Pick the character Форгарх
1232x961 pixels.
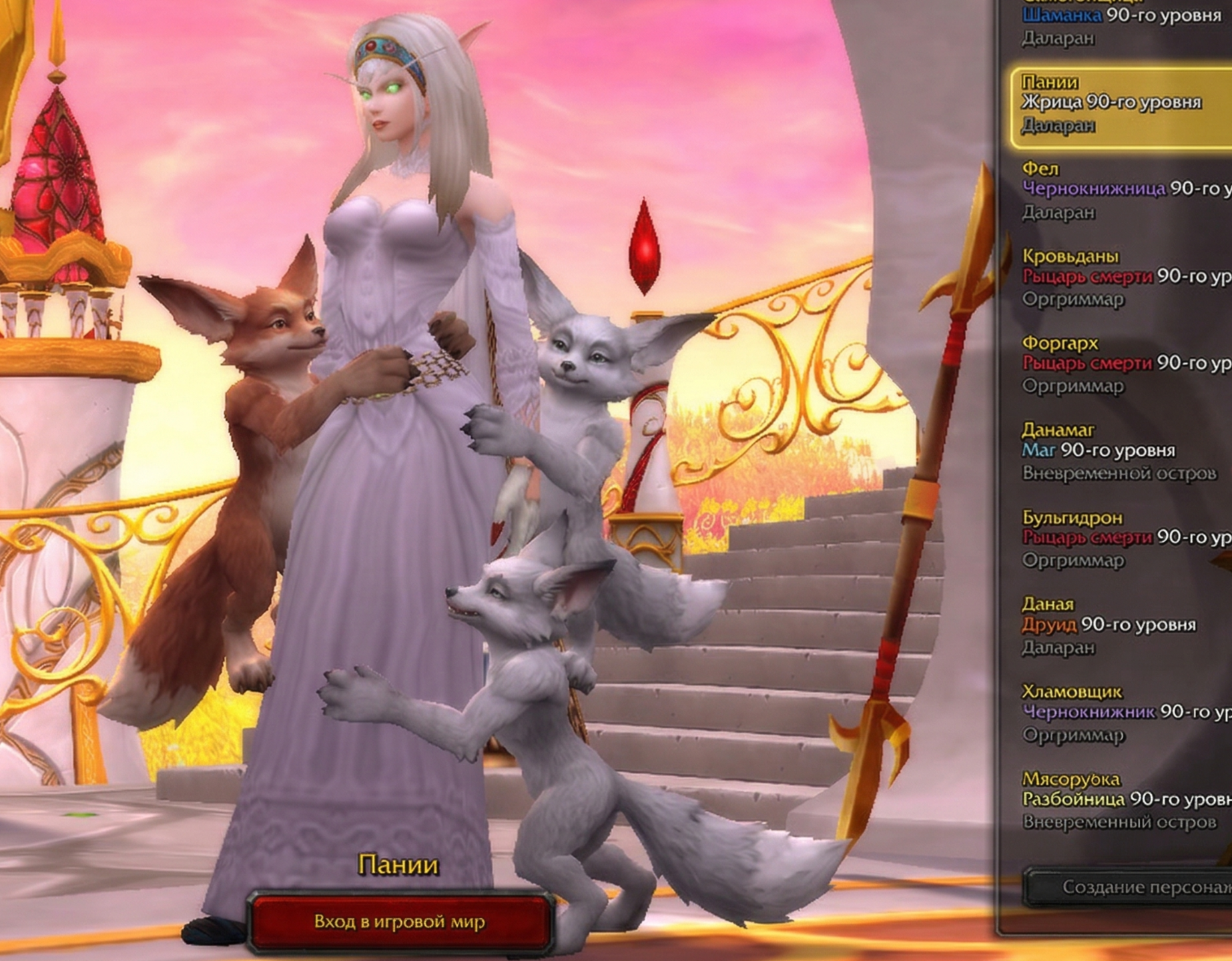(1121, 364)
